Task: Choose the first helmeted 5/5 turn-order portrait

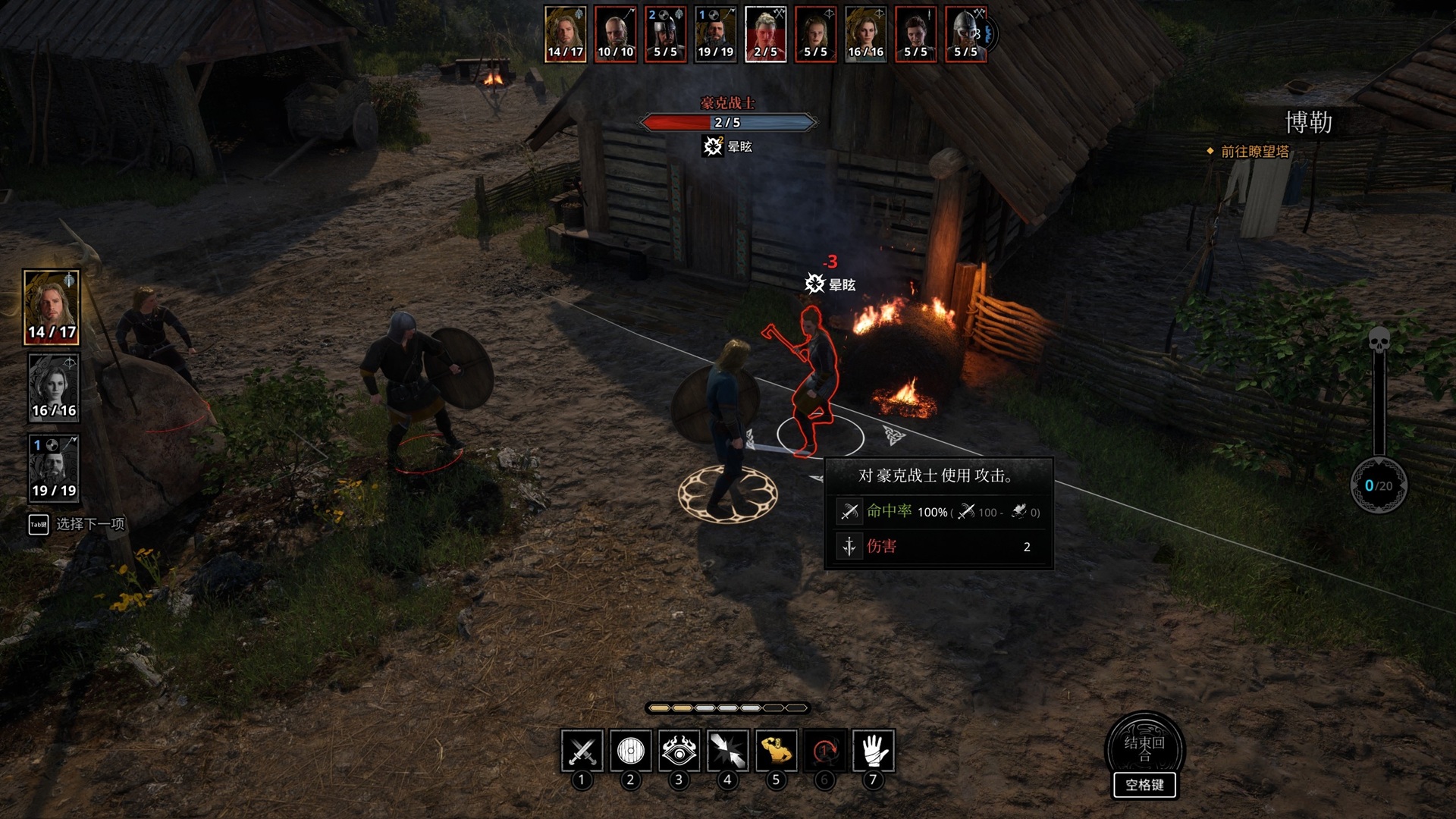Action: pyautogui.click(x=665, y=34)
